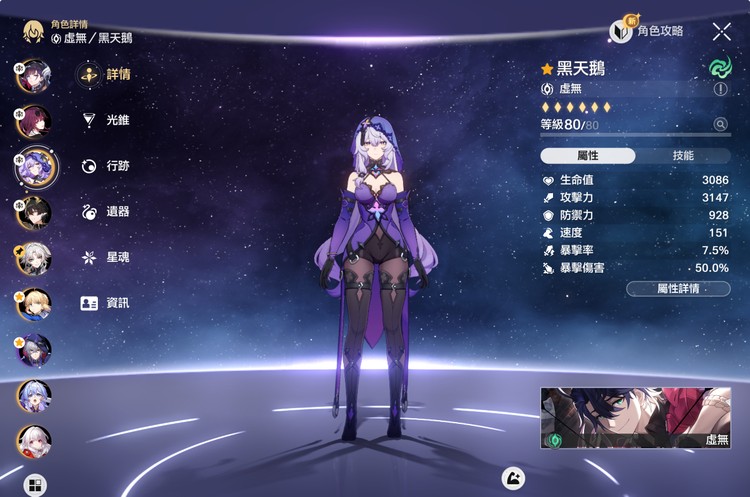Screen dimensions: 750x497
Task: Open the 虛無 path info exclamation icon
Action: (720, 89)
